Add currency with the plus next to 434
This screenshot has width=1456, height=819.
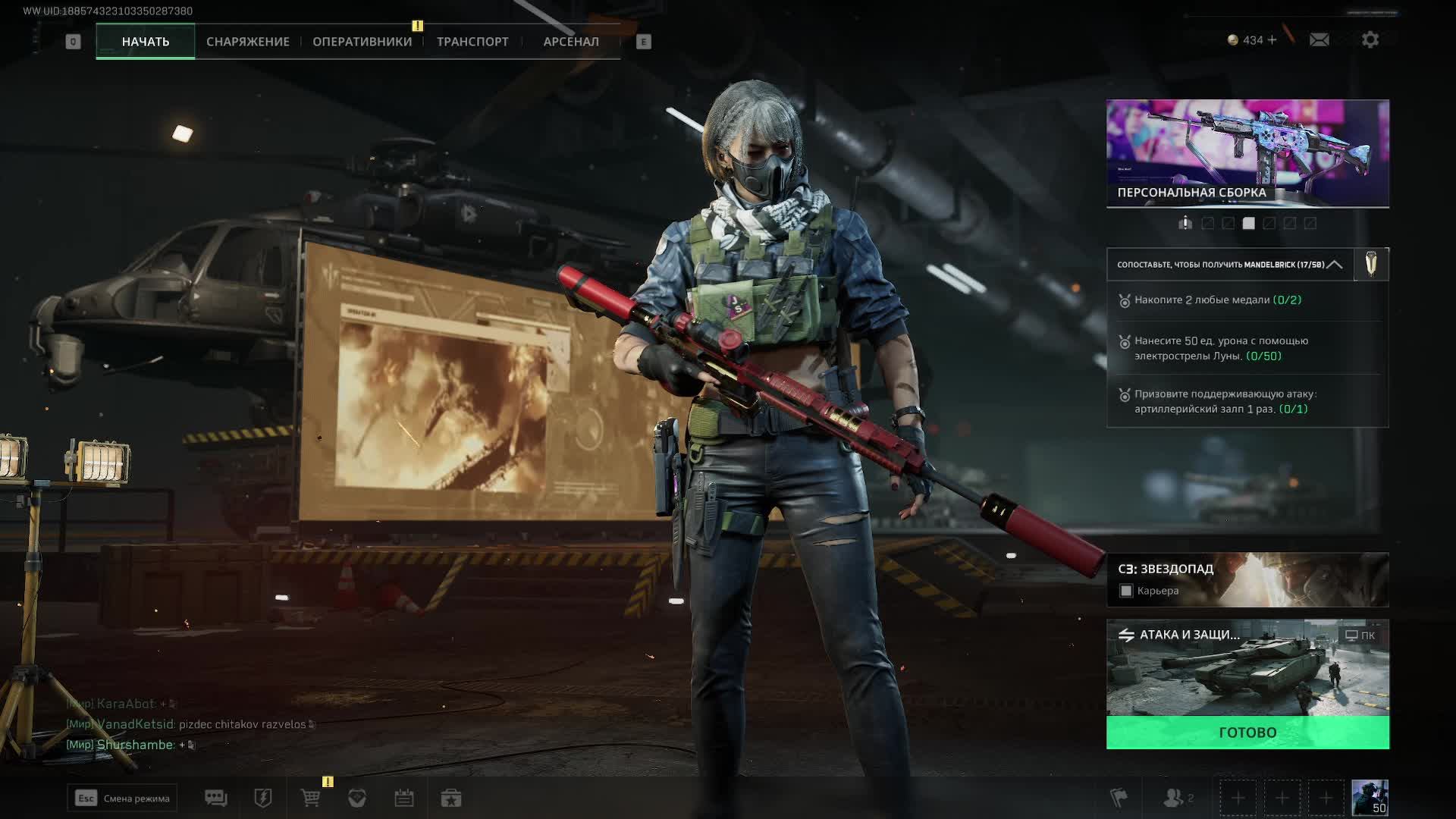pos(1272,39)
